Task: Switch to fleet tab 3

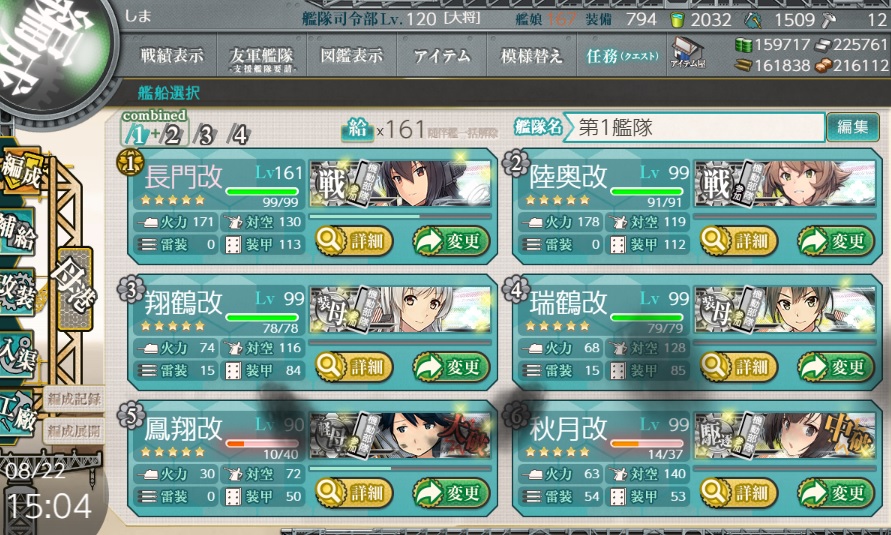Action: point(205,136)
